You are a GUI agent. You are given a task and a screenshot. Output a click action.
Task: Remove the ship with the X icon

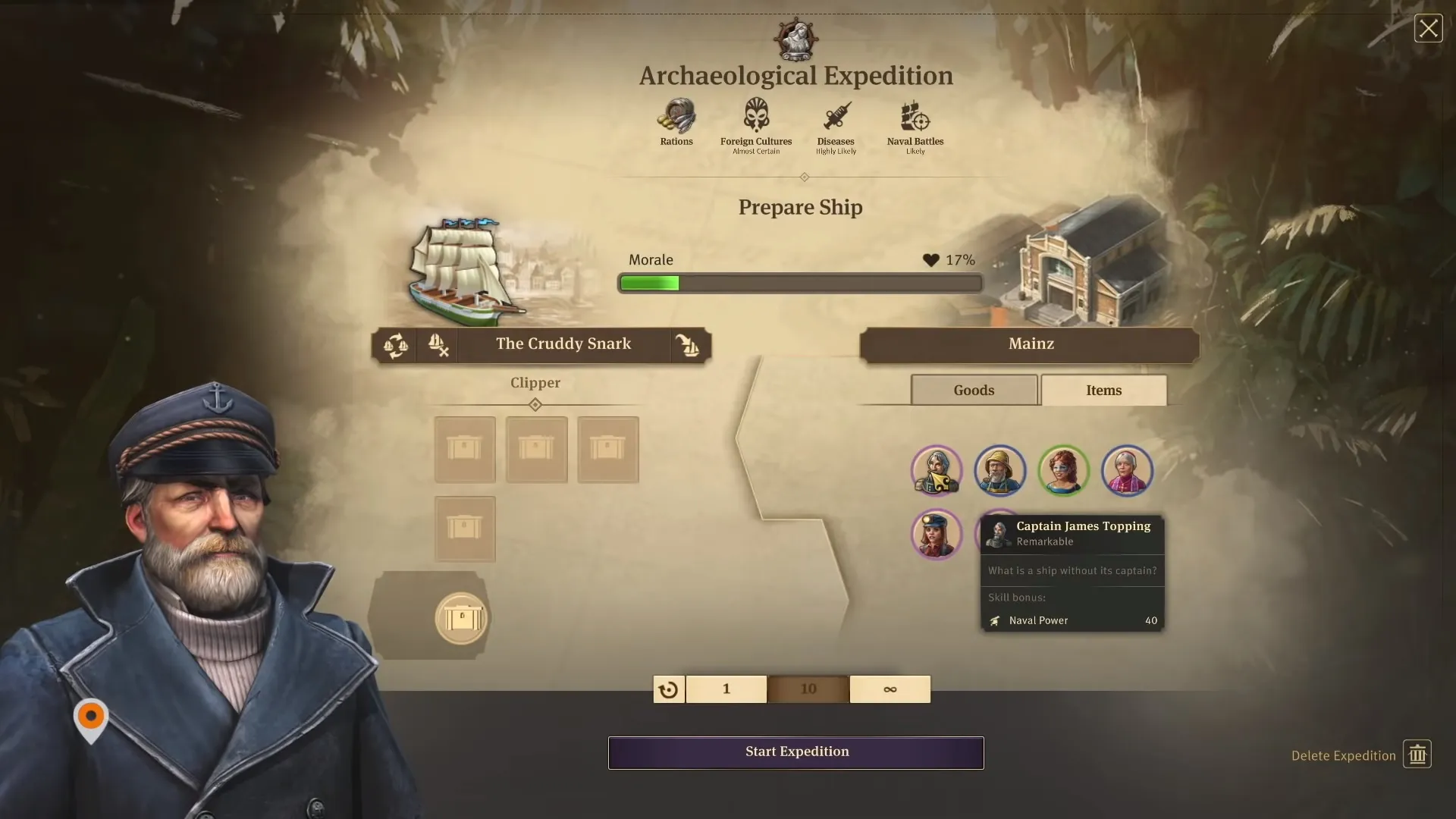coord(438,345)
